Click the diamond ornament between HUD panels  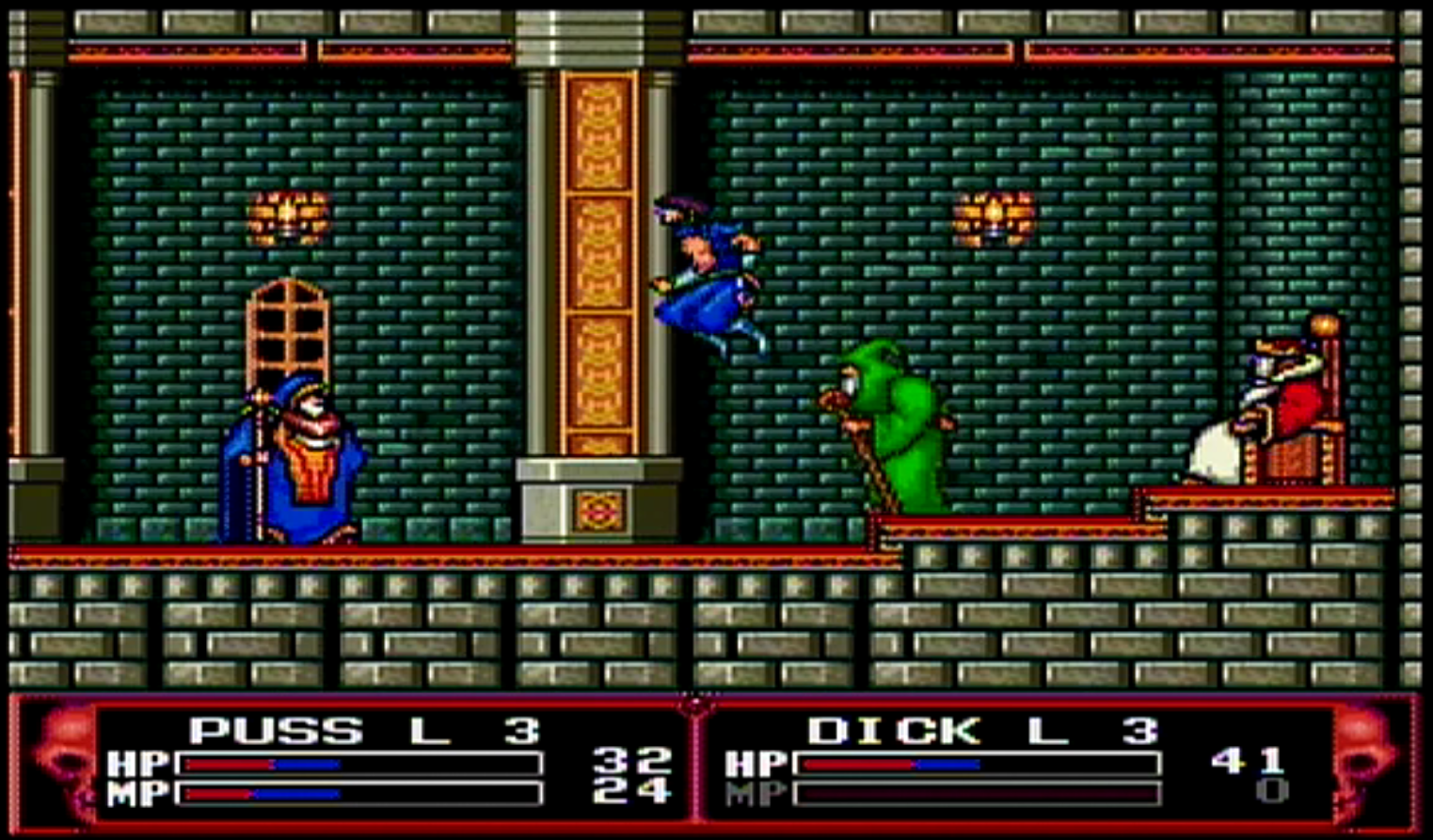coord(695,704)
